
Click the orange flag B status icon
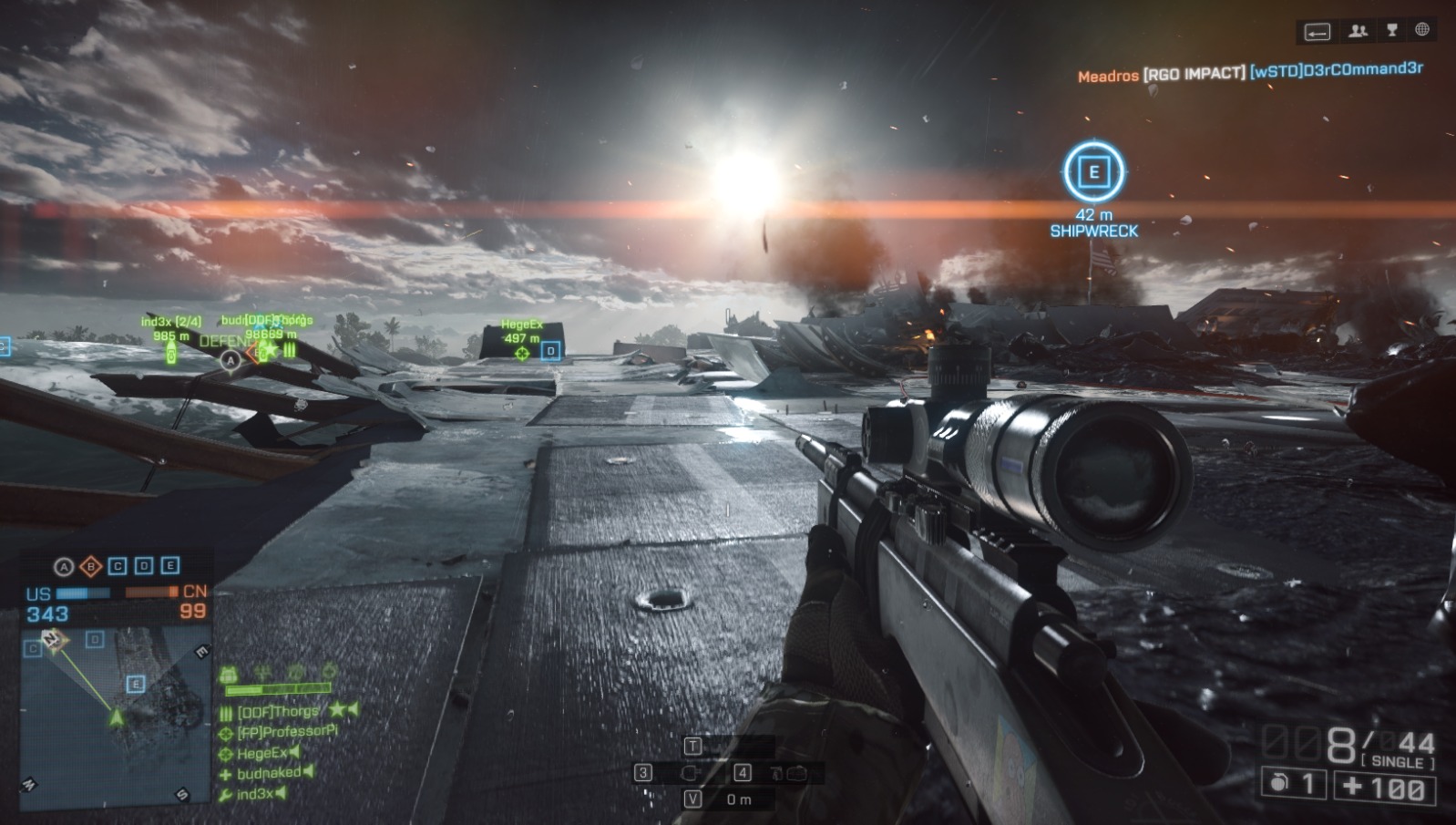(x=91, y=567)
